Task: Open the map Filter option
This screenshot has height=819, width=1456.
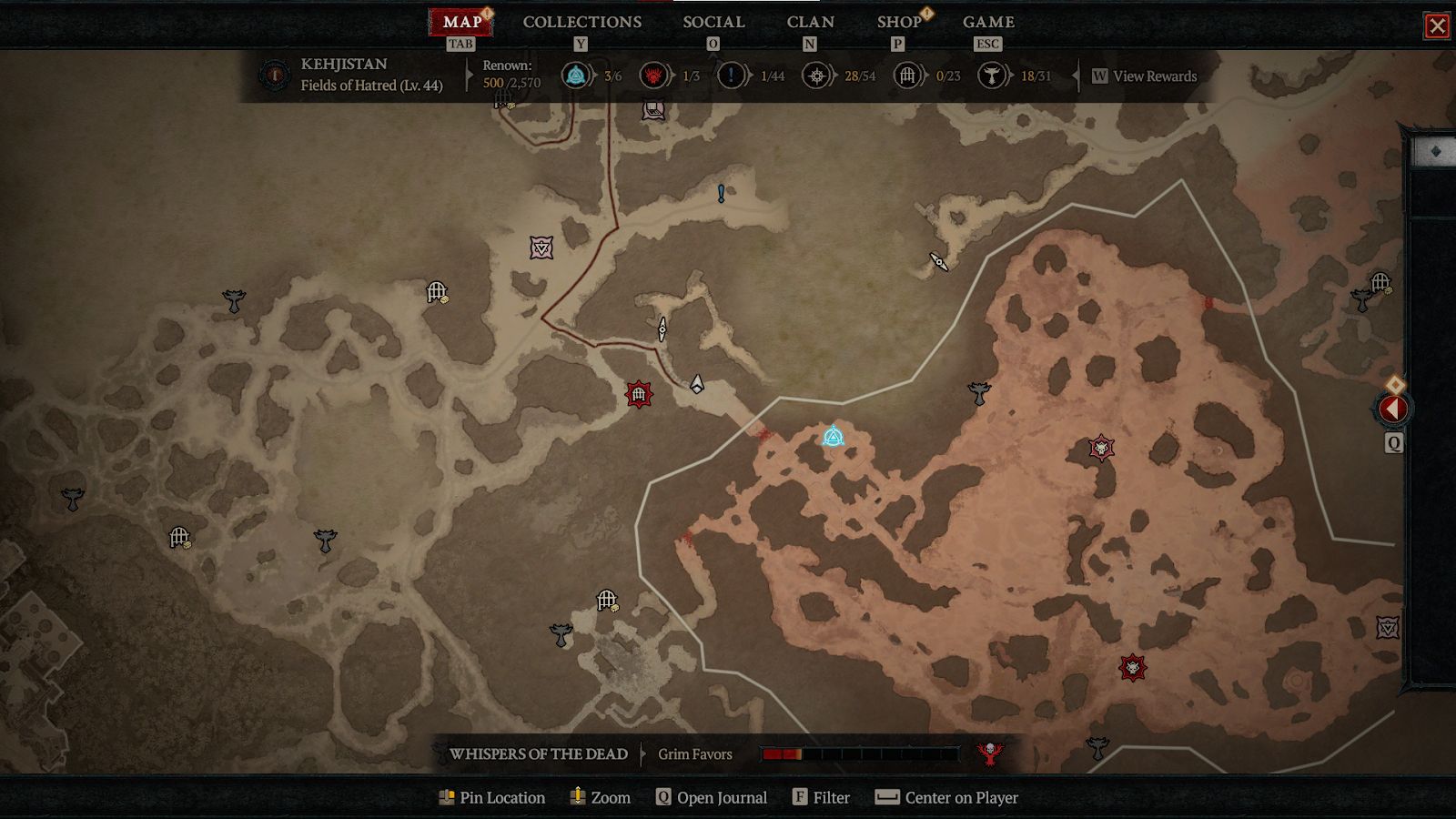Action: (x=821, y=797)
